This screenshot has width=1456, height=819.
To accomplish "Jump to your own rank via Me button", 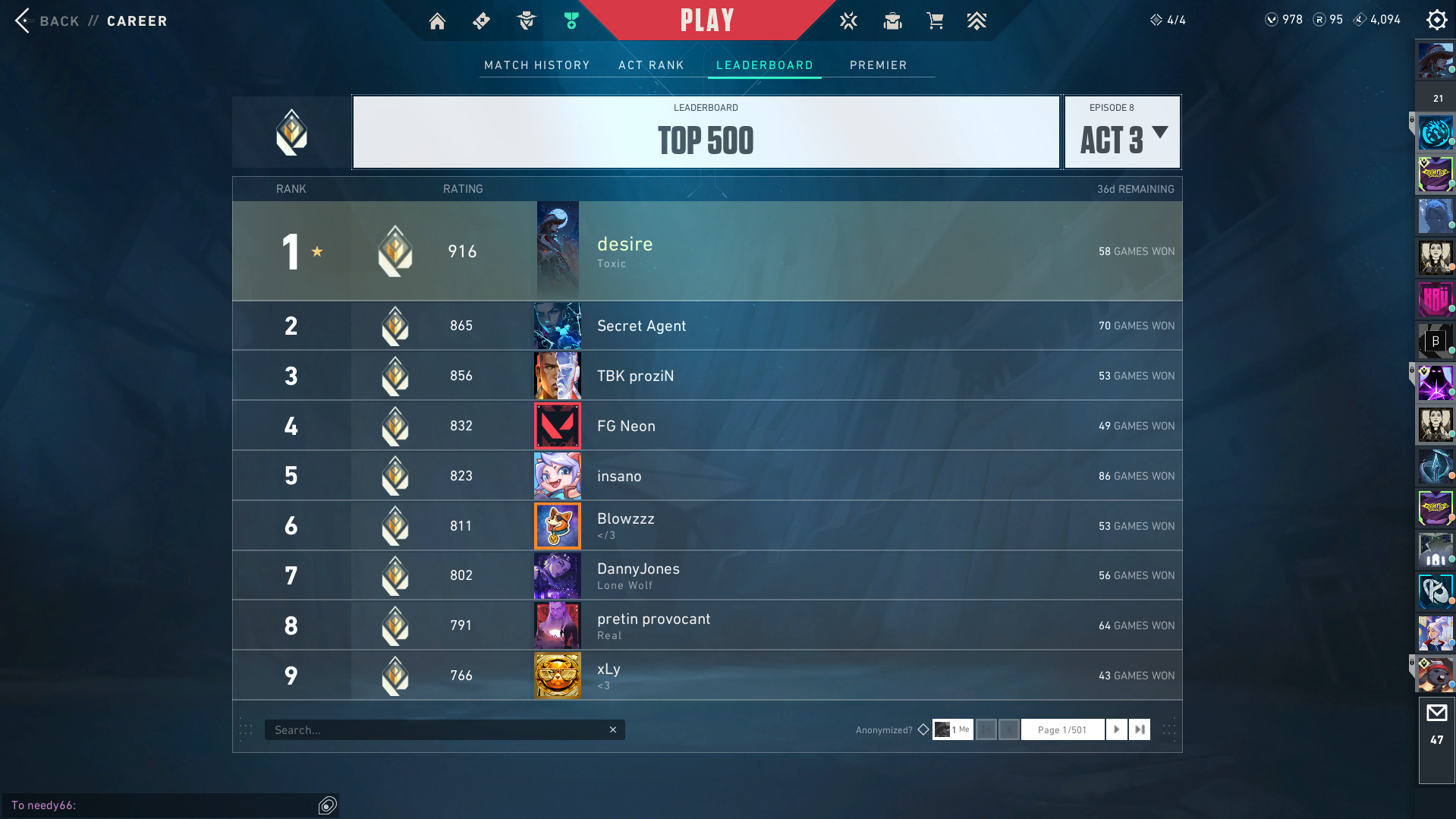I will (953, 729).
